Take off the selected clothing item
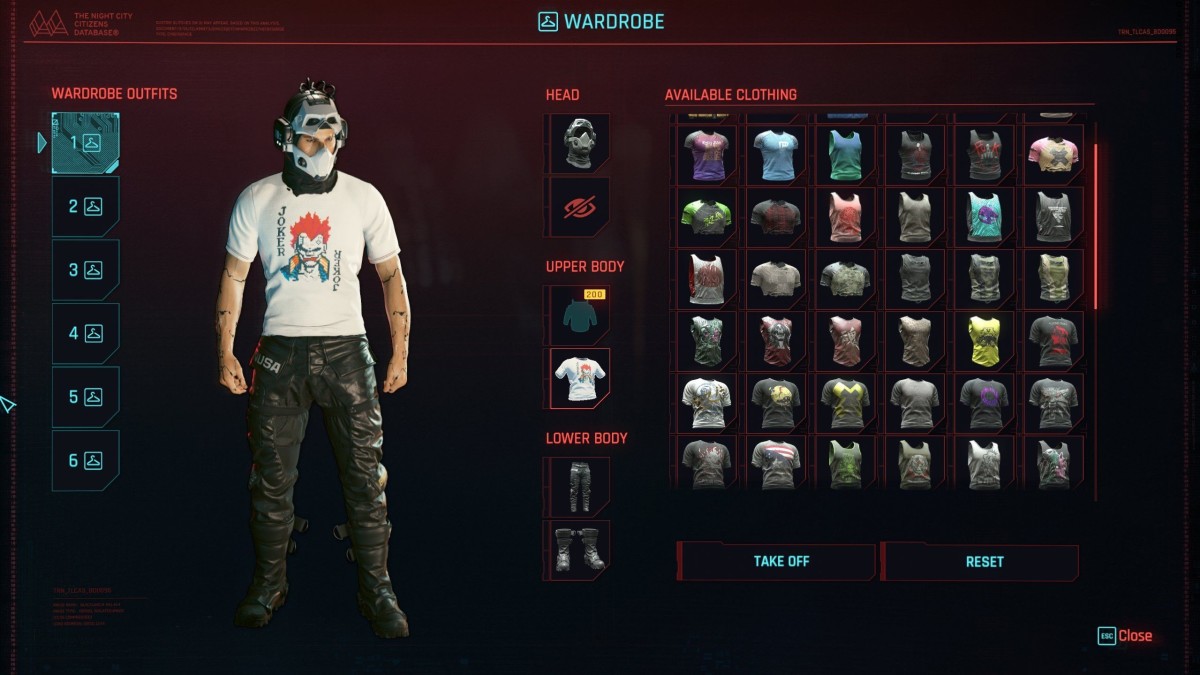Image resolution: width=1200 pixels, height=675 pixels. coord(780,562)
